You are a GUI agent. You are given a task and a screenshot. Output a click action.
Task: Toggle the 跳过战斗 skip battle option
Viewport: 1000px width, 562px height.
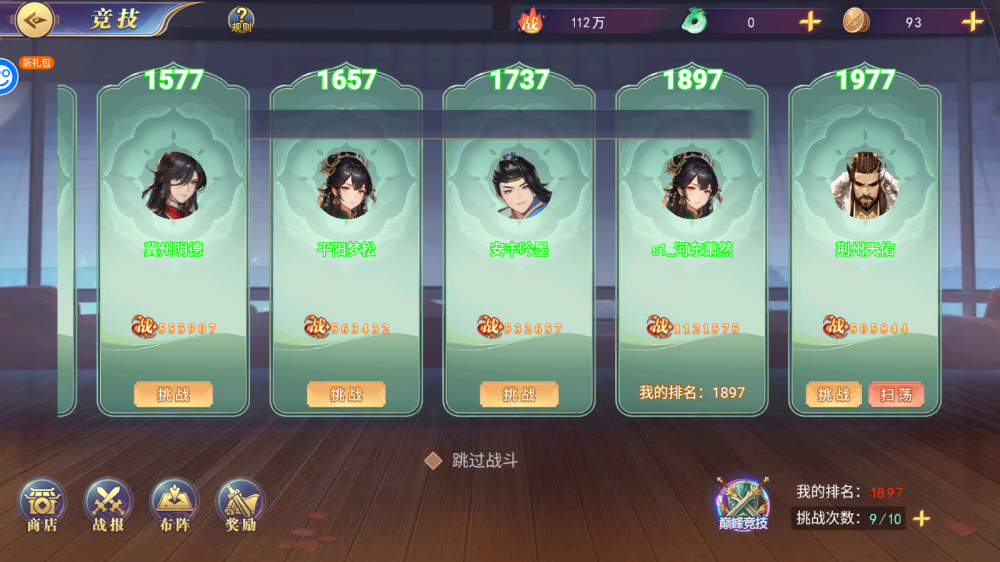[433, 460]
